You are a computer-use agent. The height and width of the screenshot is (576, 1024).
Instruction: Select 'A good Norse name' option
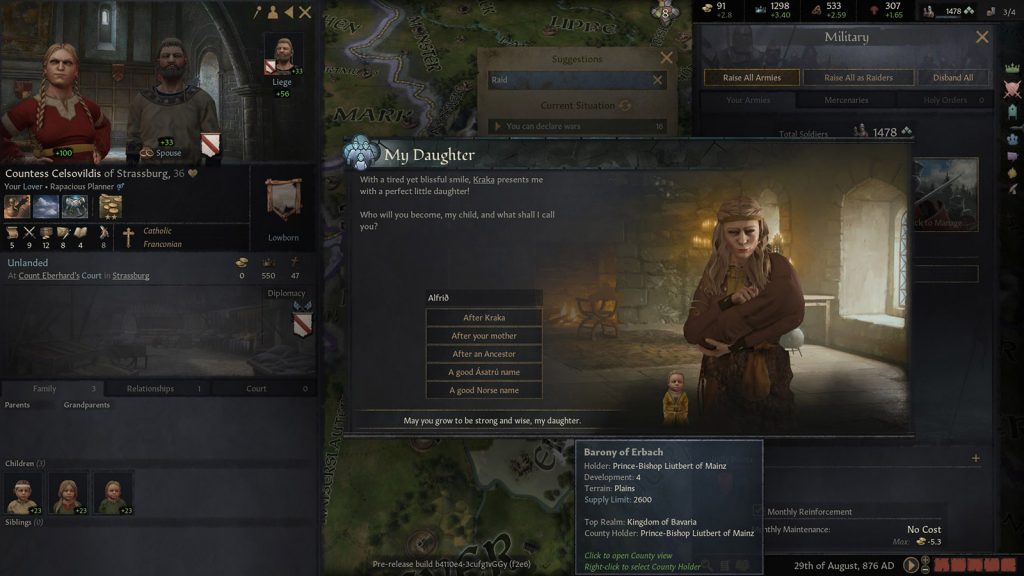click(484, 390)
